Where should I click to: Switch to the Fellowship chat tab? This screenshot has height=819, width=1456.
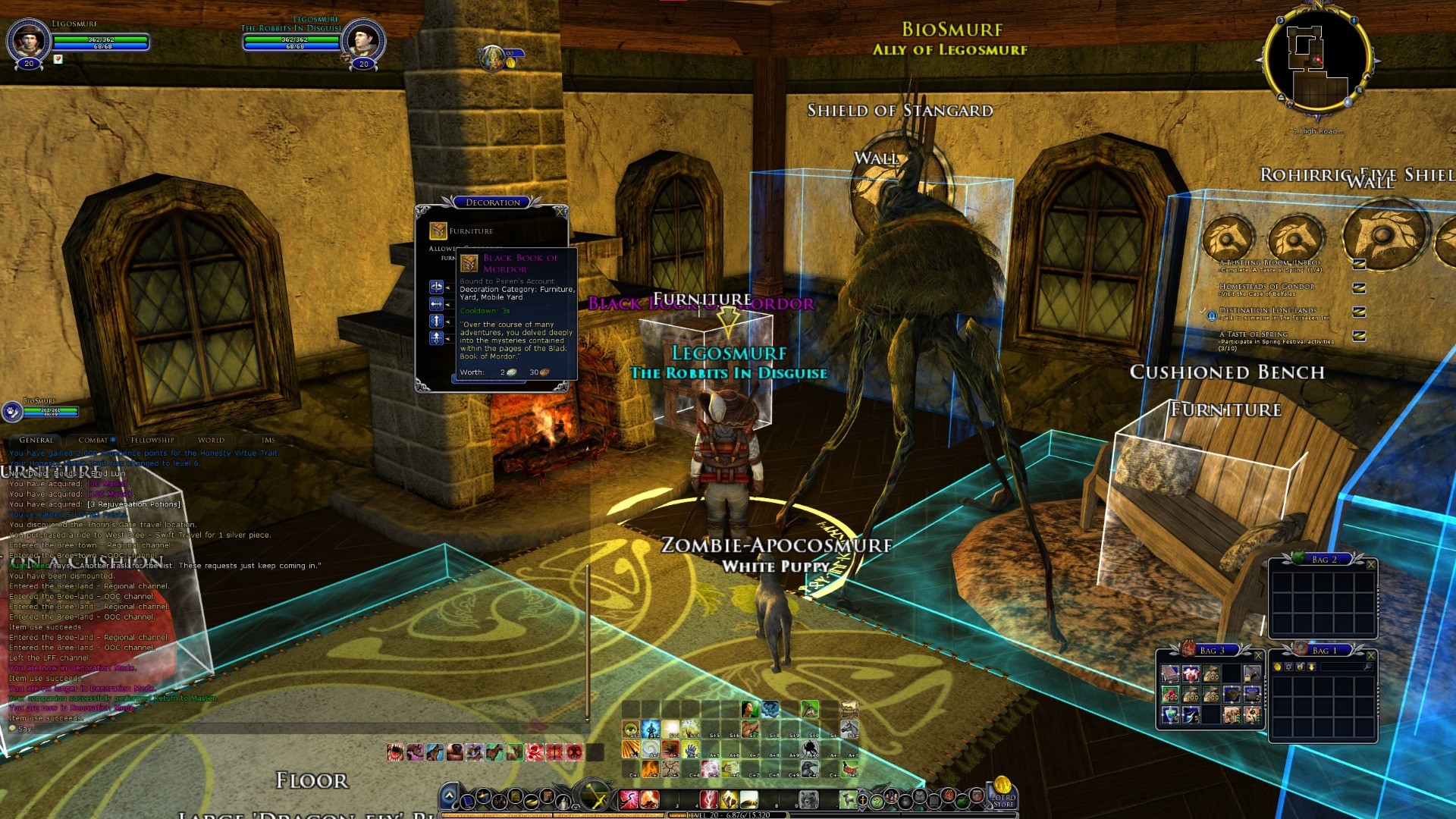[152, 440]
